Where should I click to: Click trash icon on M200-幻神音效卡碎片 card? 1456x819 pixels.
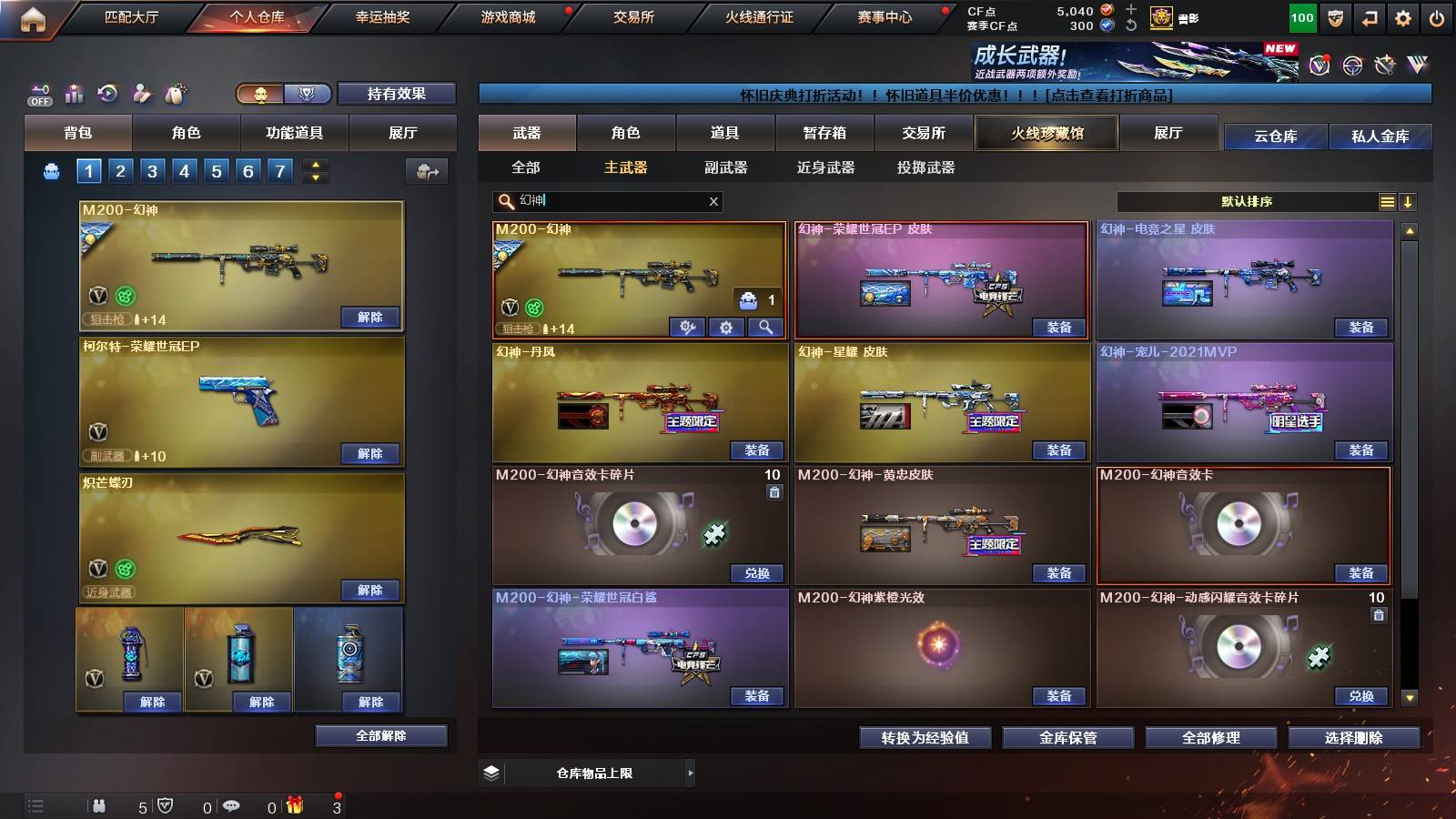click(x=774, y=491)
